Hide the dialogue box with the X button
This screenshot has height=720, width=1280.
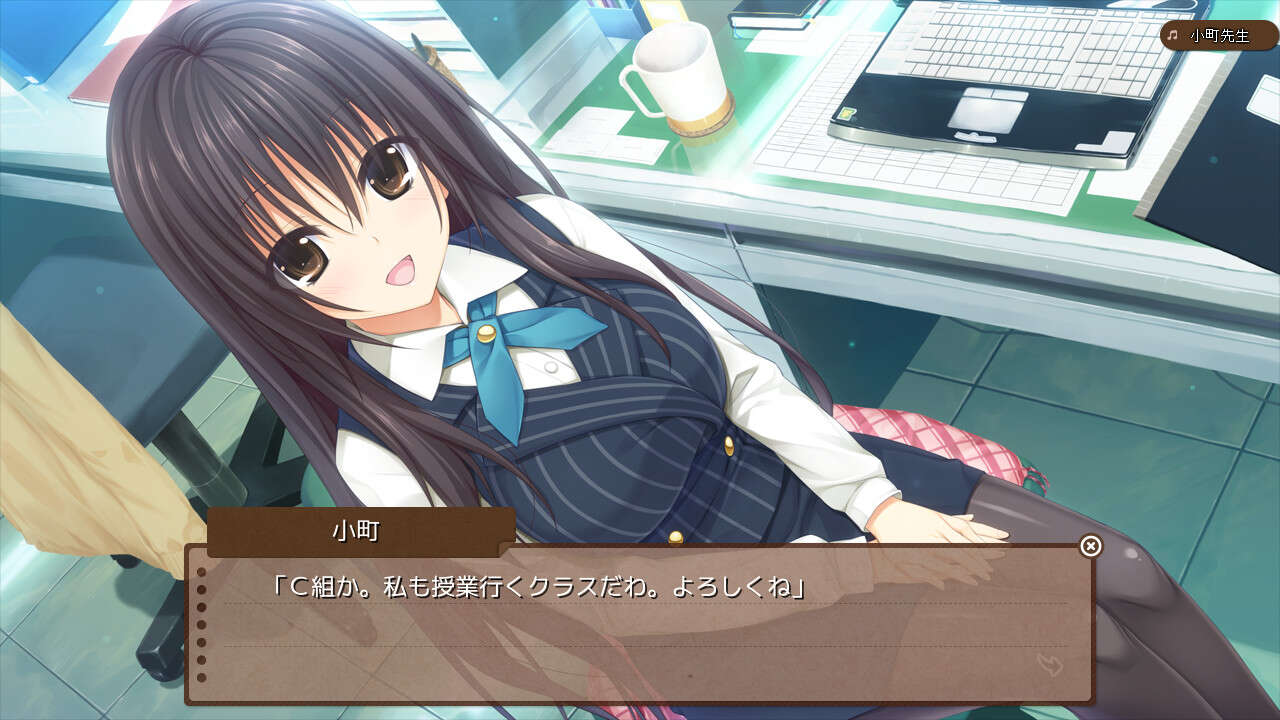pos(1091,546)
